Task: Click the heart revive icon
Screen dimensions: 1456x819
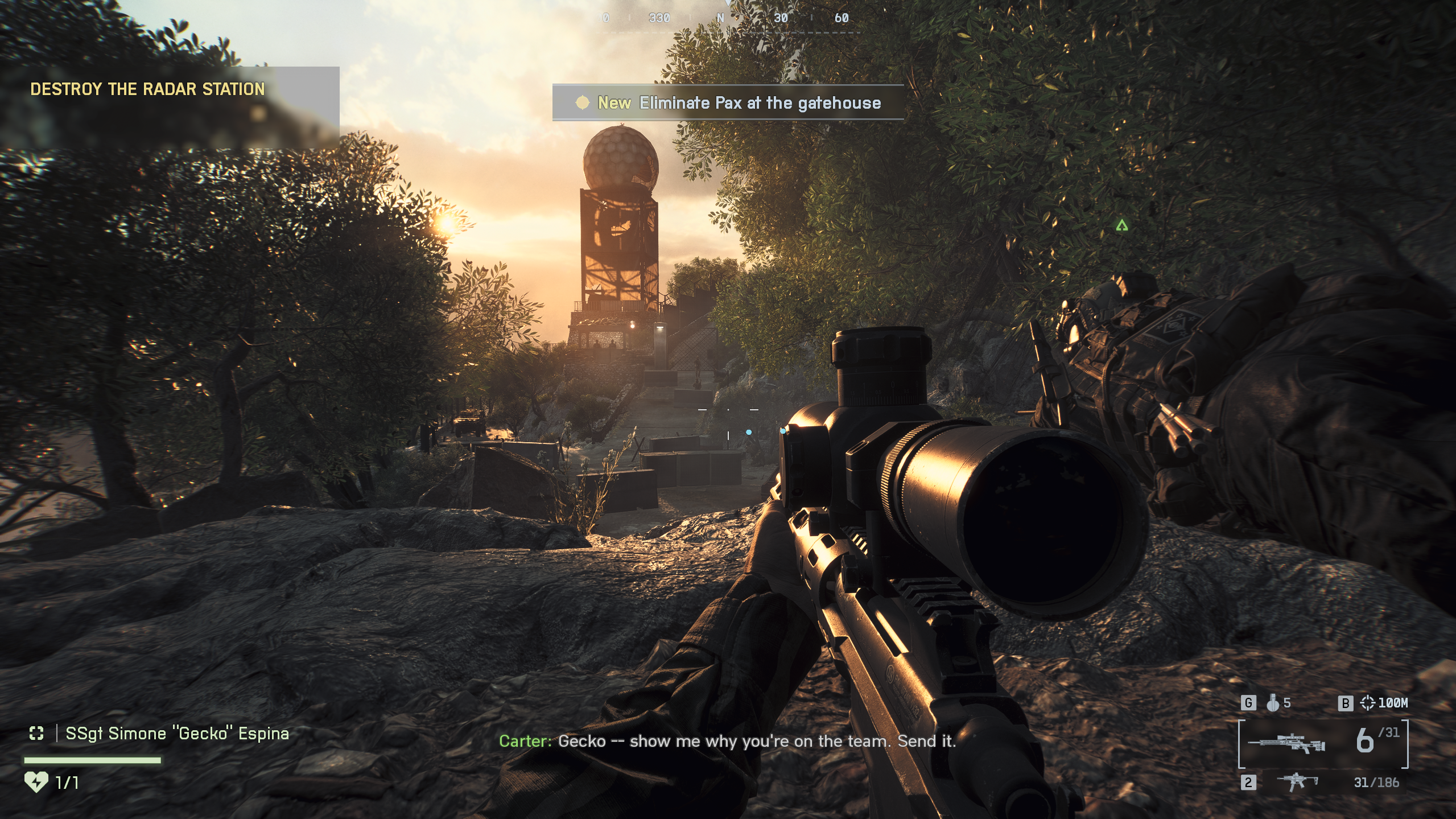Action: click(x=36, y=783)
